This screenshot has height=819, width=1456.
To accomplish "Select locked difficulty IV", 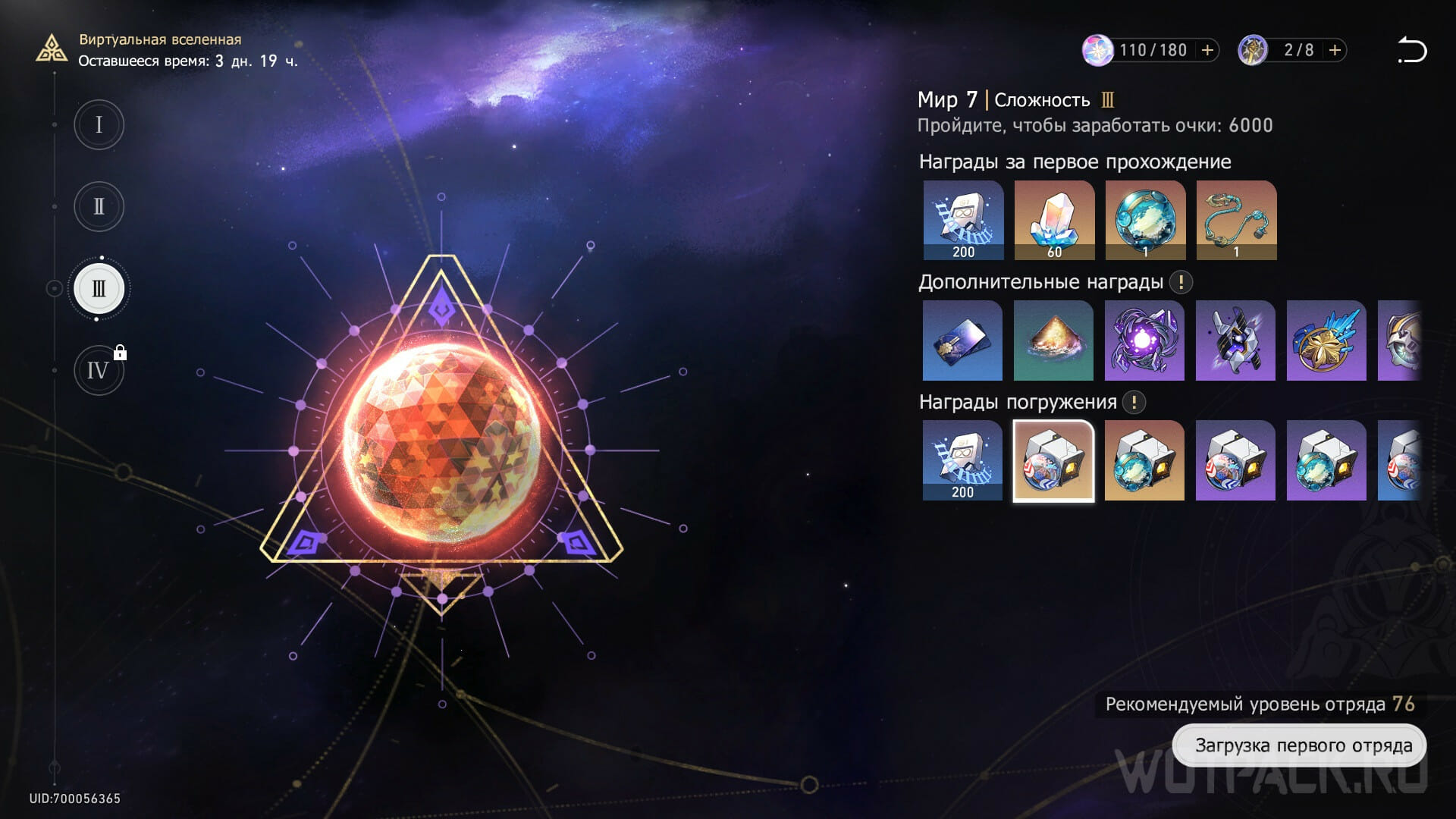I will coord(99,371).
